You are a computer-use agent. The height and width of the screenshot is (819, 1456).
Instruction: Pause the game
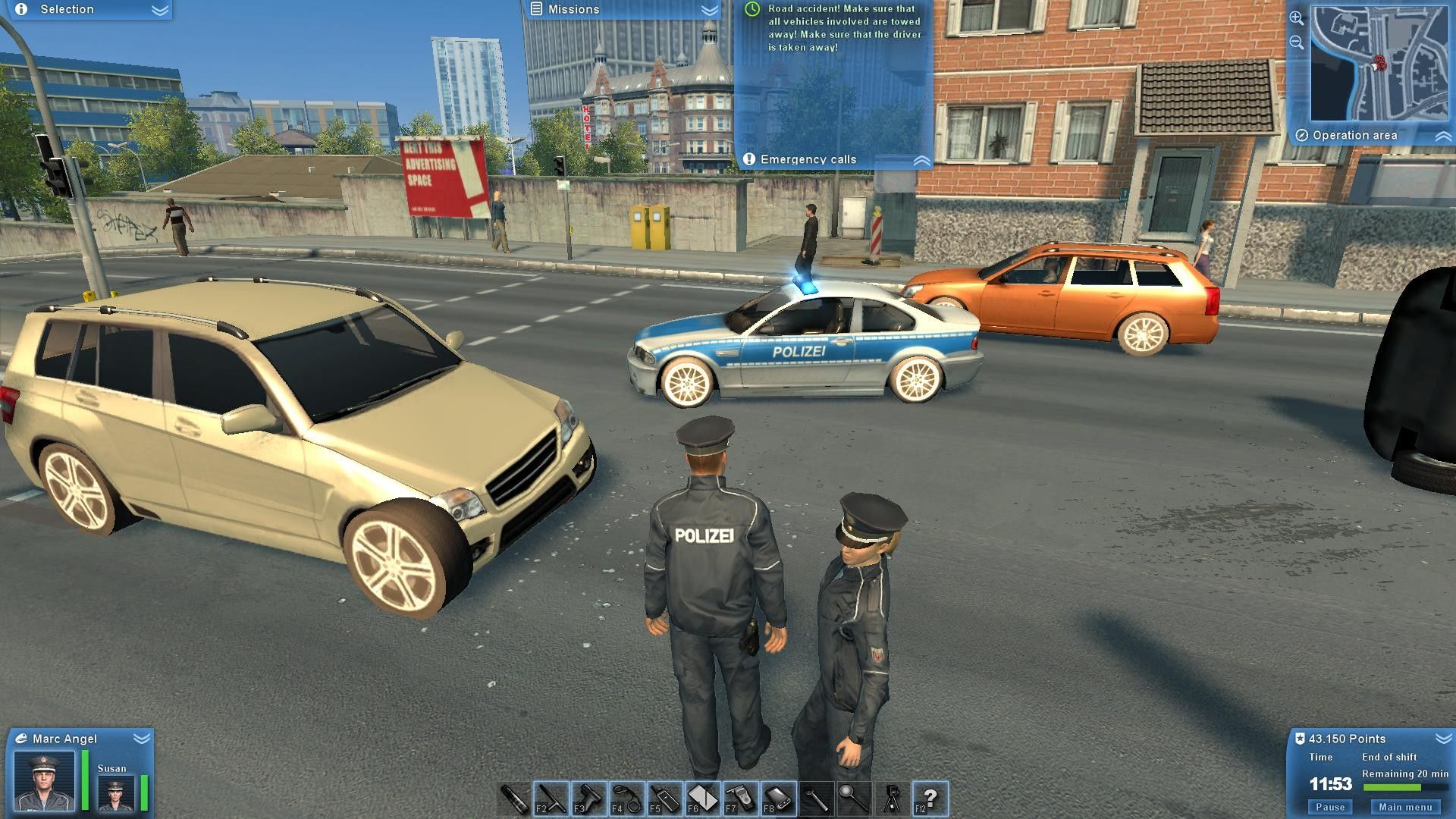(x=1330, y=807)
